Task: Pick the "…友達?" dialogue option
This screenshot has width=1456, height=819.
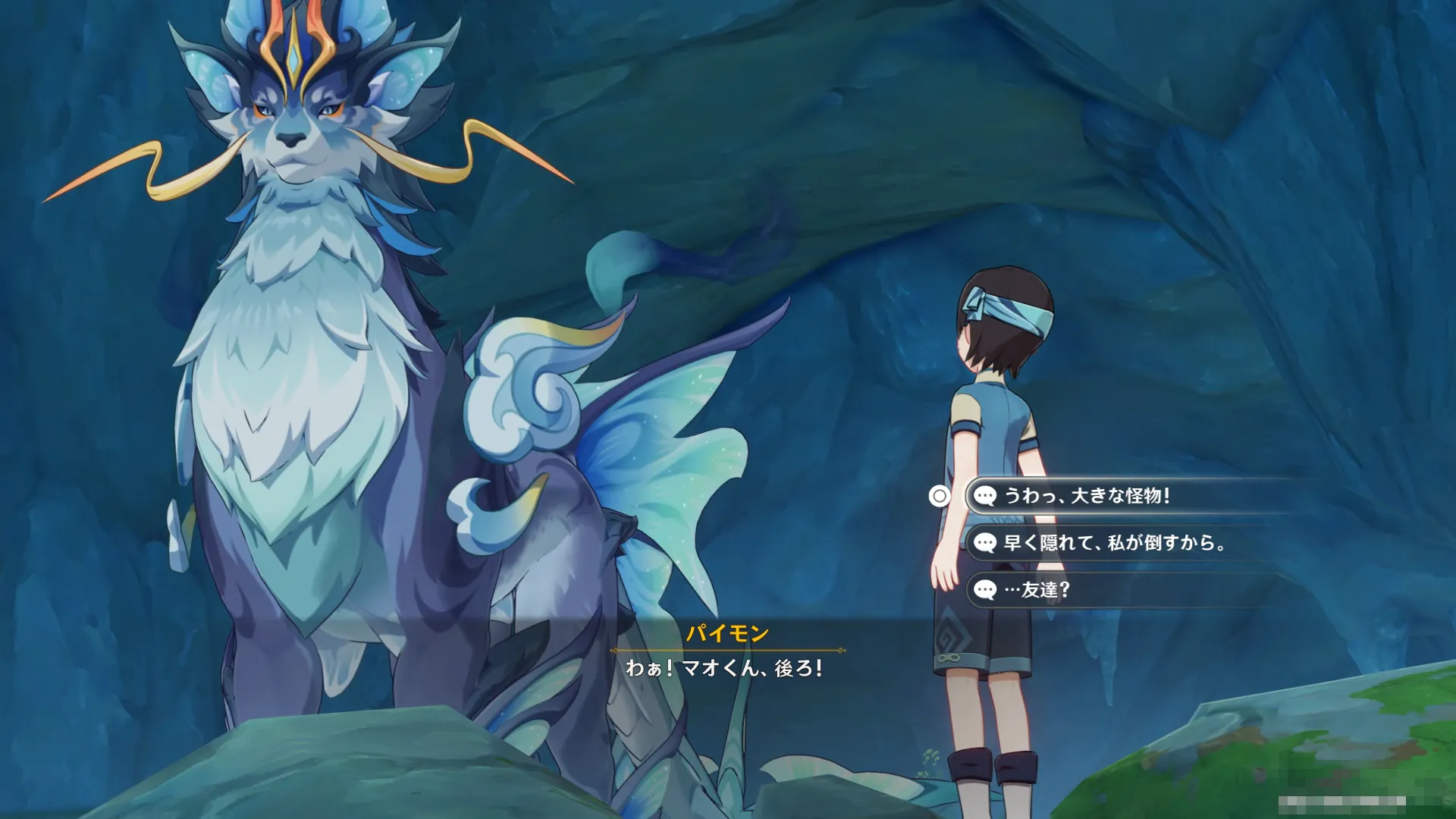Action: (1036, 590)
